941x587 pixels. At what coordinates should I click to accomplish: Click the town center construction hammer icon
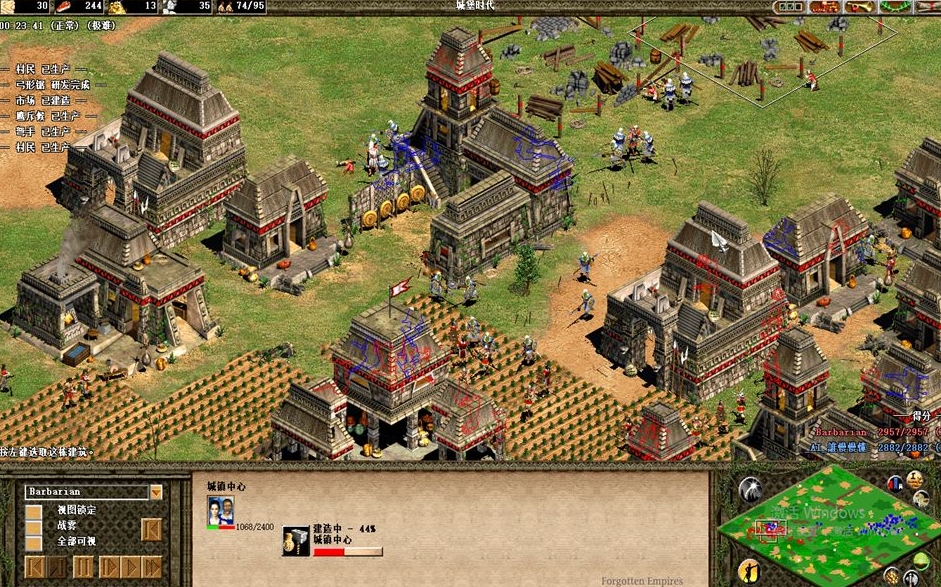(296, 541)
